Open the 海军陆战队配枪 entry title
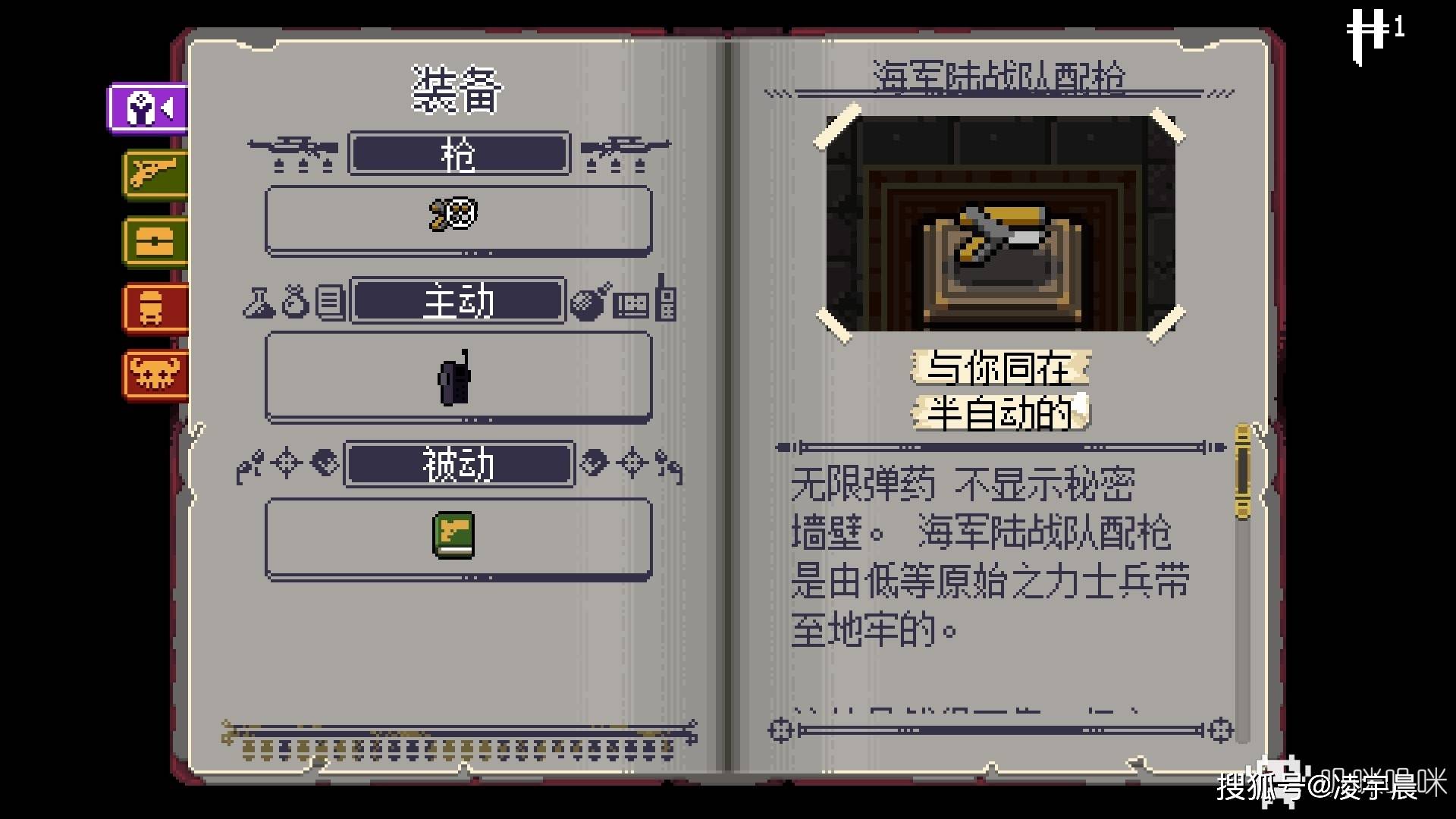Image resolution: width=1456 pixels, height=819 pixels. coord(1001,74)
